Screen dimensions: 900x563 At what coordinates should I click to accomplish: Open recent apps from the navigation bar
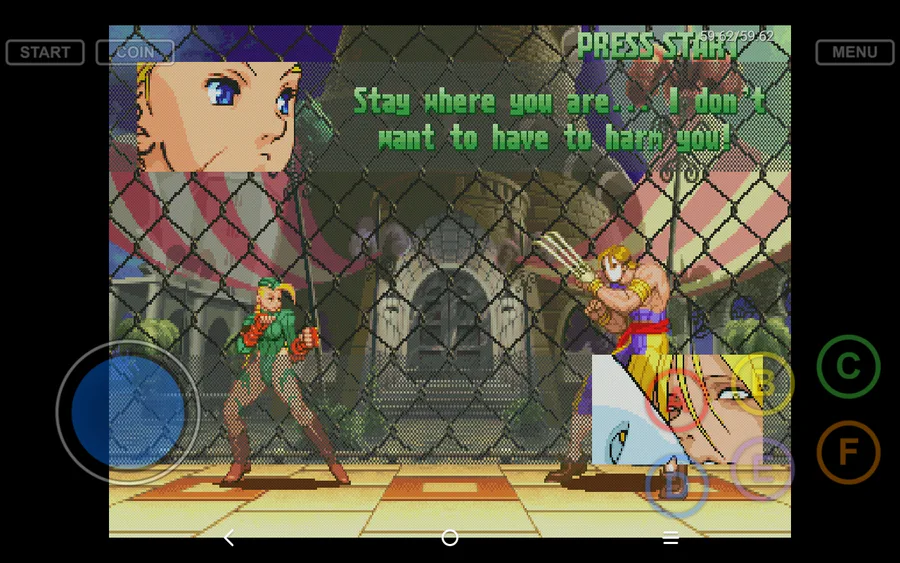click(x=671, y=538)
